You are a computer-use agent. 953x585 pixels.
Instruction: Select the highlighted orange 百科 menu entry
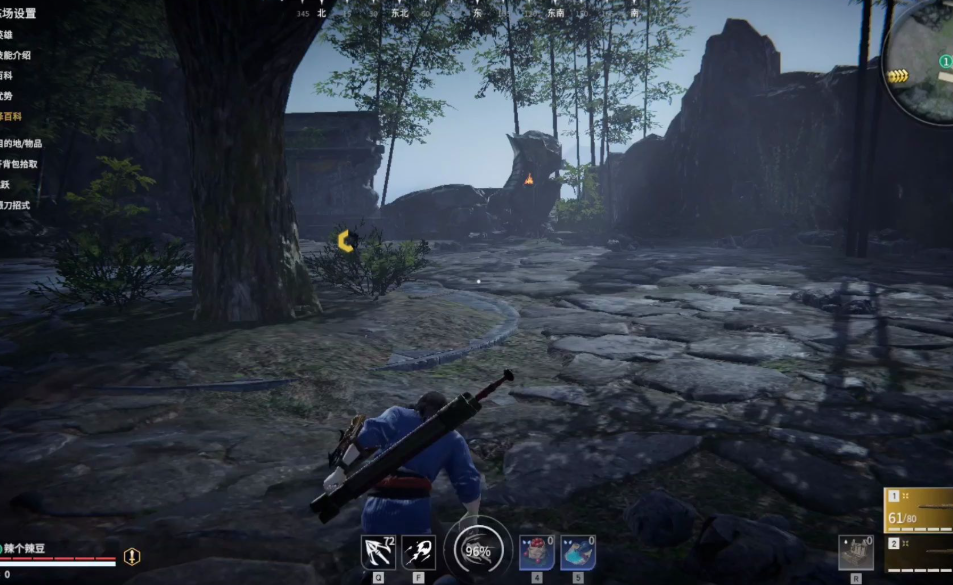point(10,117)
